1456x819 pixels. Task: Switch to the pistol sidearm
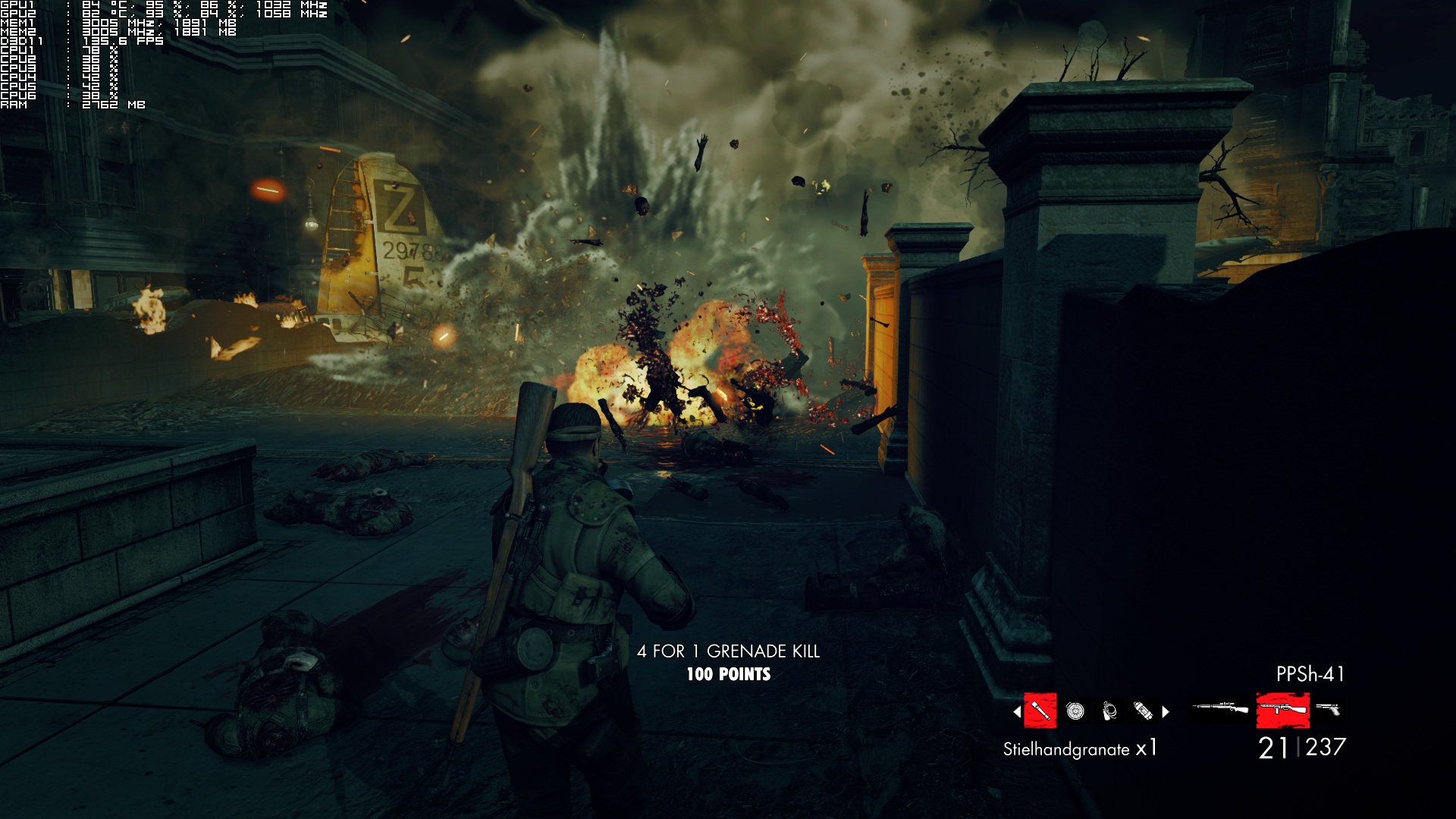coord(1328,709)
